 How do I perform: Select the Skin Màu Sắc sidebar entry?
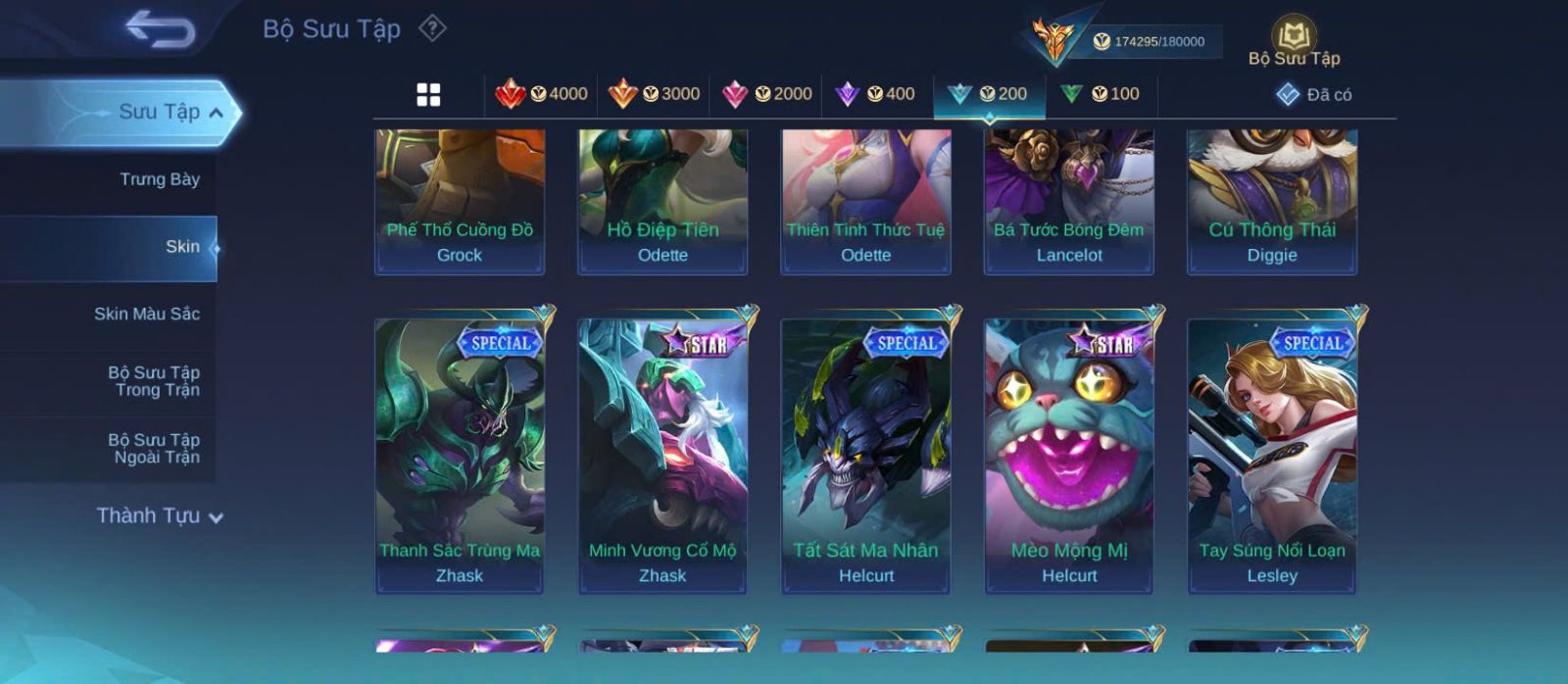click(146, 314)
